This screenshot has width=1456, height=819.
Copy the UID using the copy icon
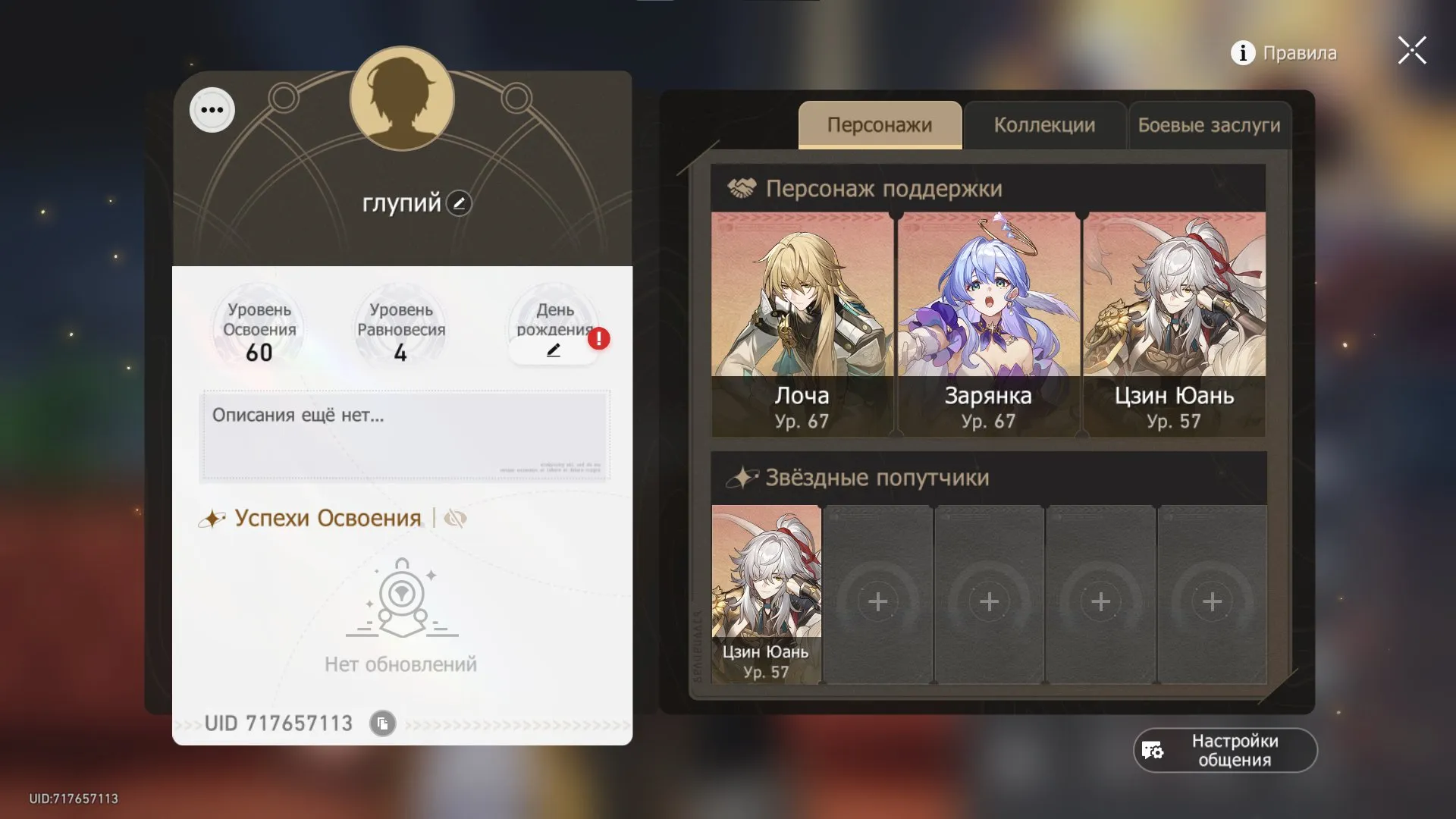point(382,723)
